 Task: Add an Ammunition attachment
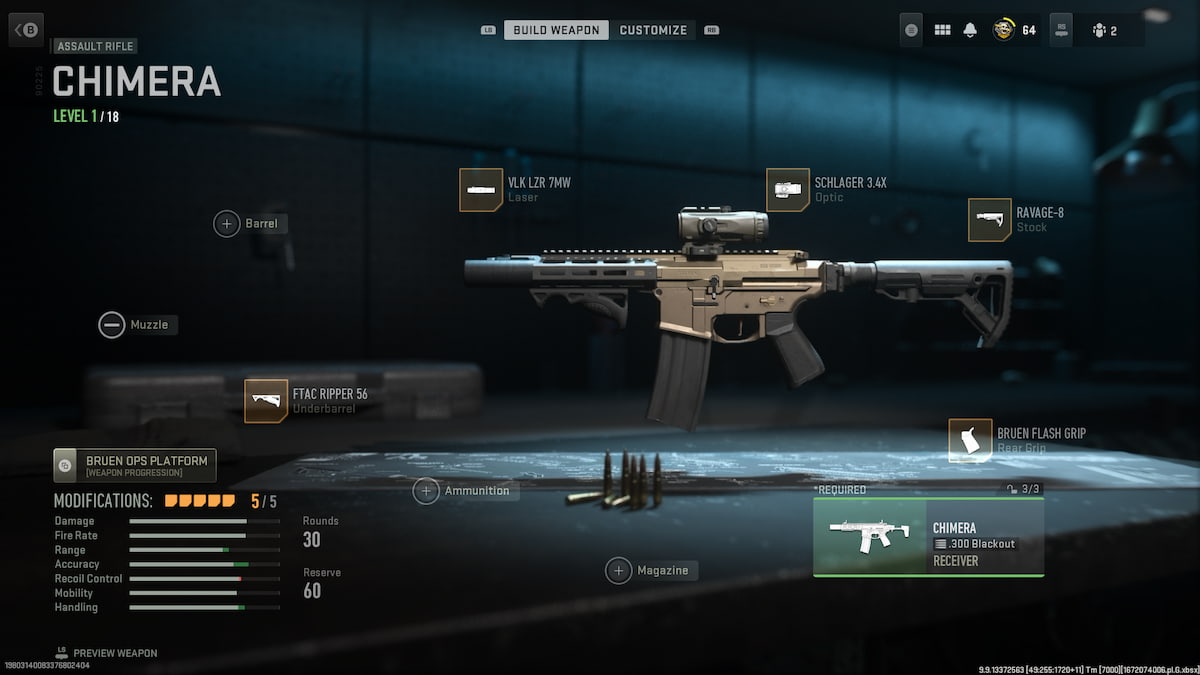tap(427, 491)
